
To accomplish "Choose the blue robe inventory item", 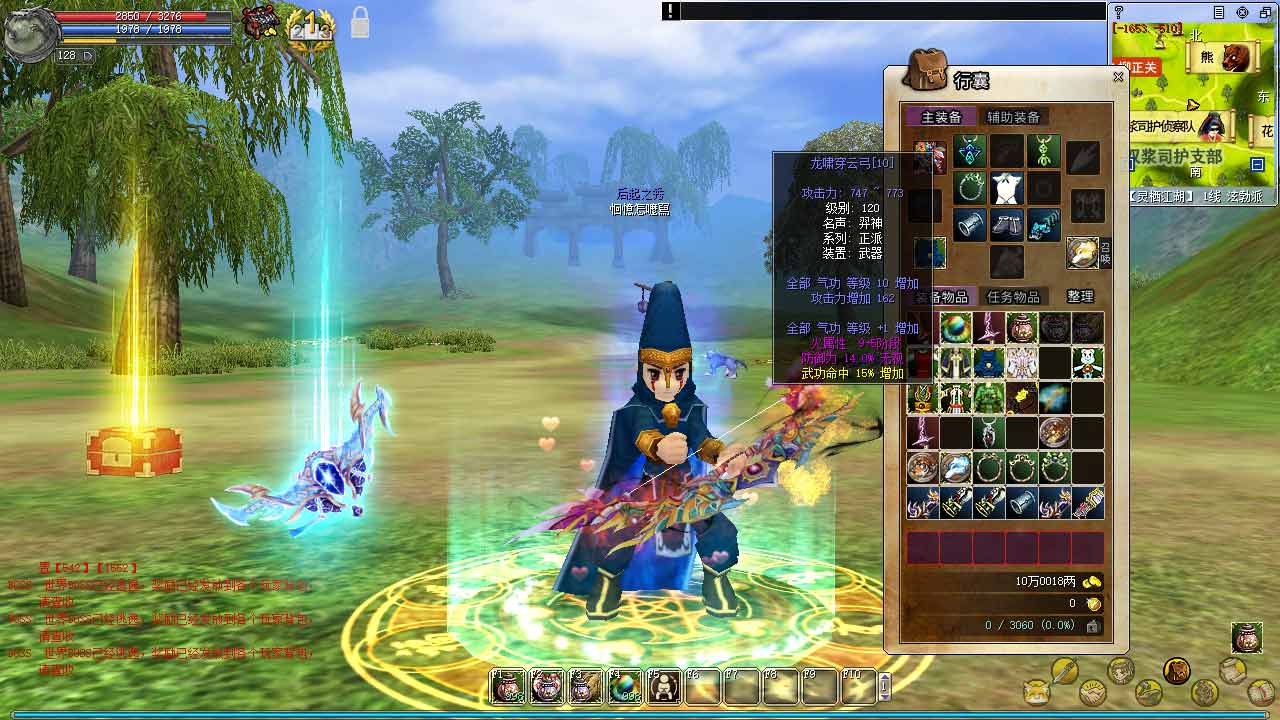I will pos(989,363).
